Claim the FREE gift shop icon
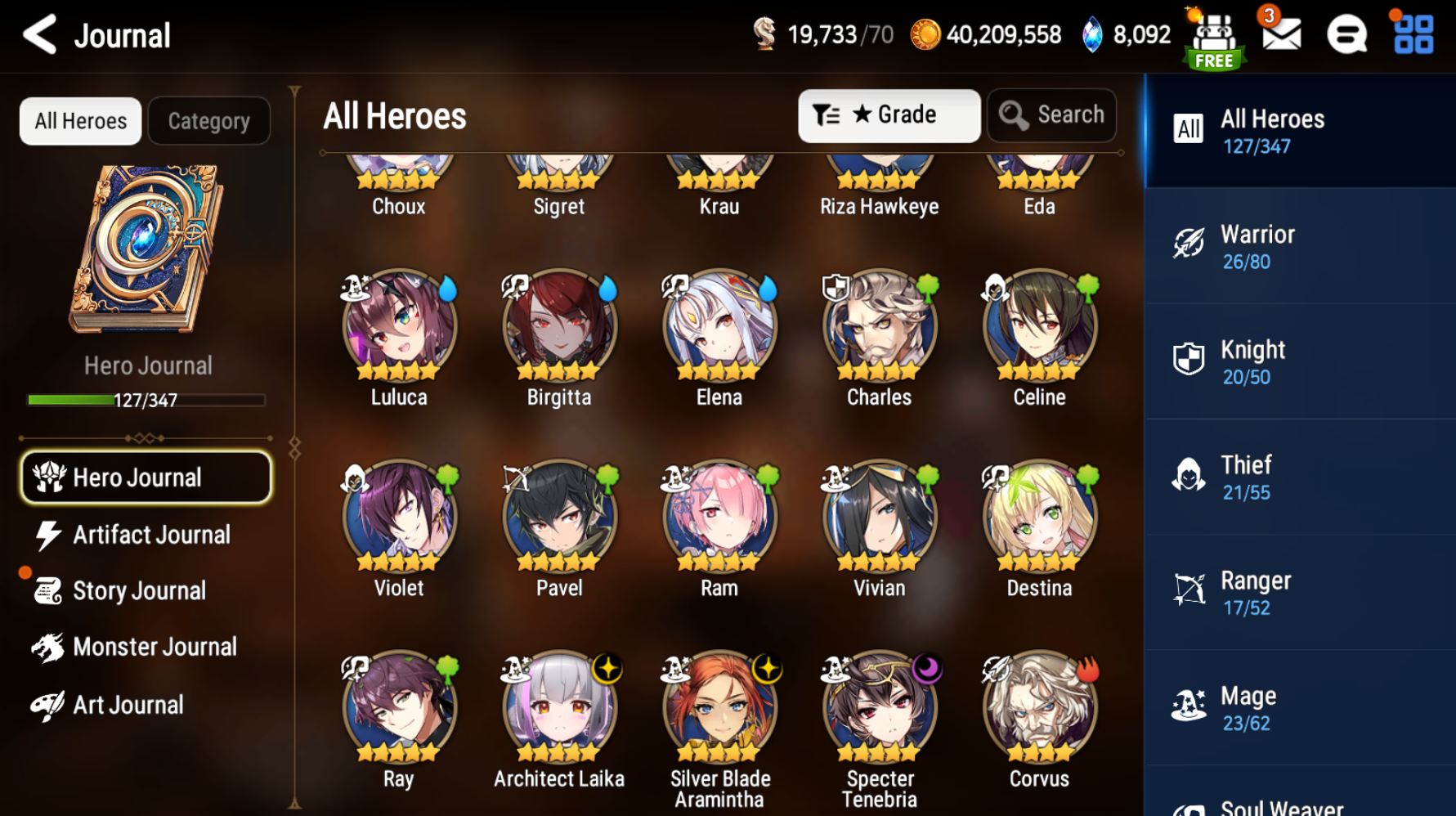1456x816 pixels. 1215,39
